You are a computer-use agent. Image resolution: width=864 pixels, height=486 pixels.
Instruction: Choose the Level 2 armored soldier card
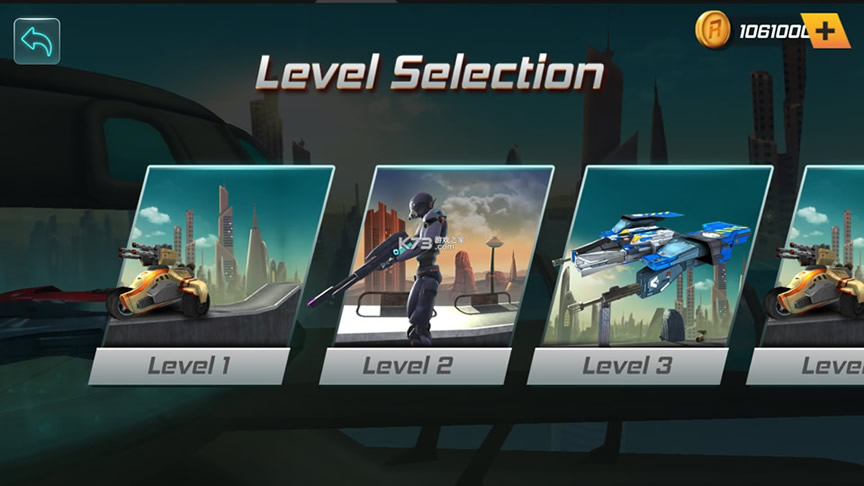coord(440,256)
